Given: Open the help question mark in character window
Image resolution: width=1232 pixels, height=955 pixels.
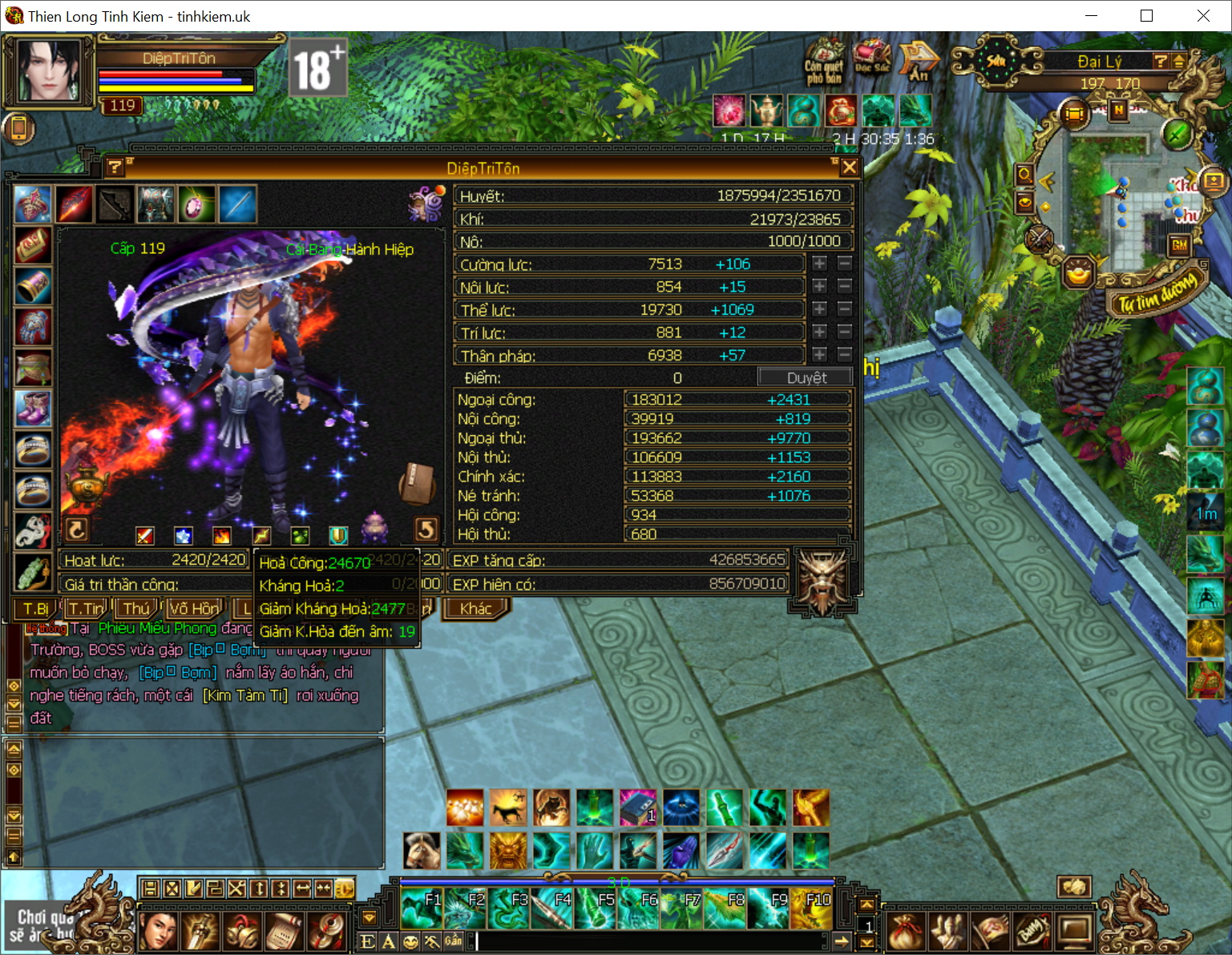Looking at the screenshot, I should (x=115, y=167).
